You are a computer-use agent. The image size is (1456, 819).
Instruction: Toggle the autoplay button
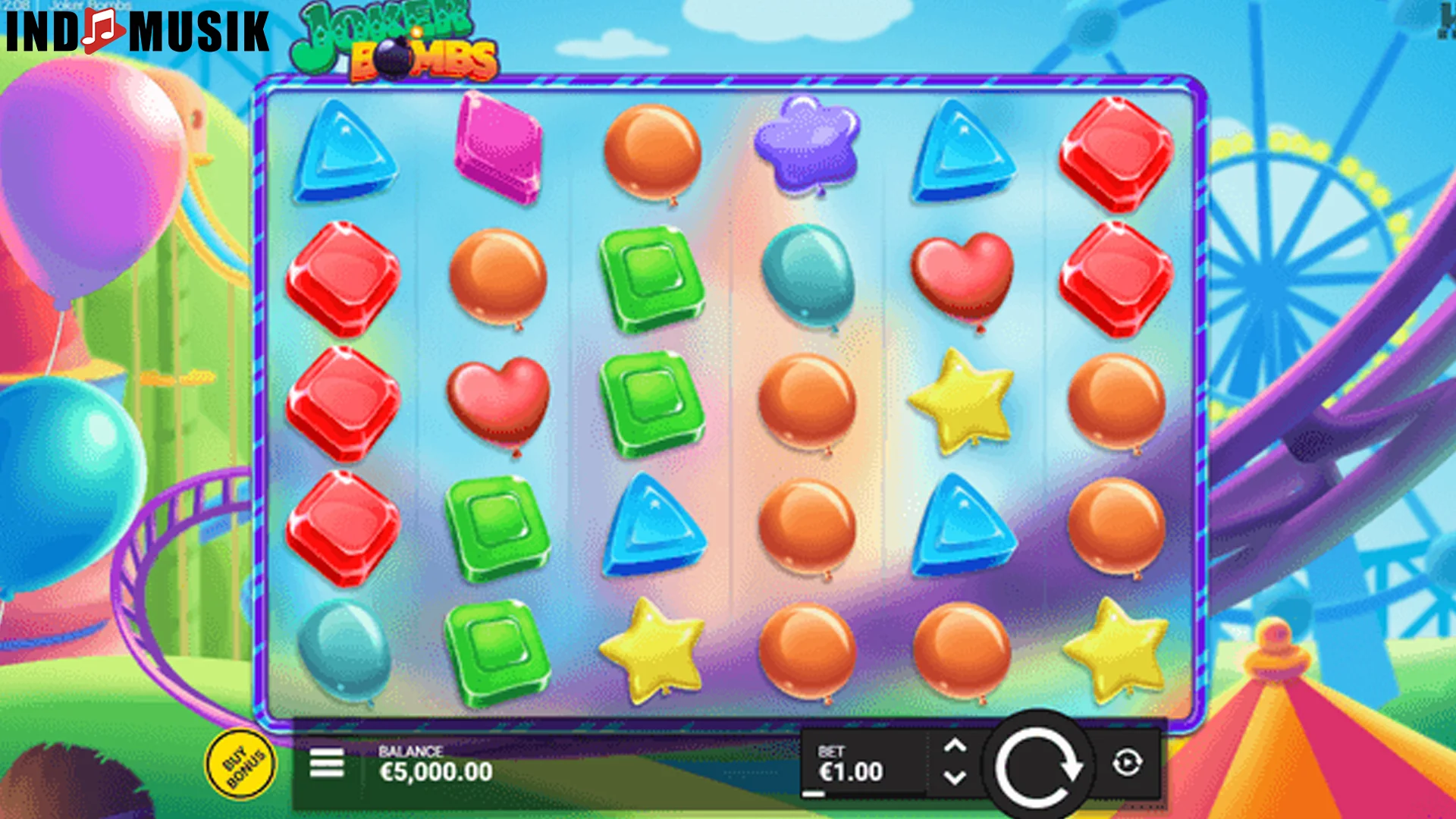click(x=1127, y=763)
